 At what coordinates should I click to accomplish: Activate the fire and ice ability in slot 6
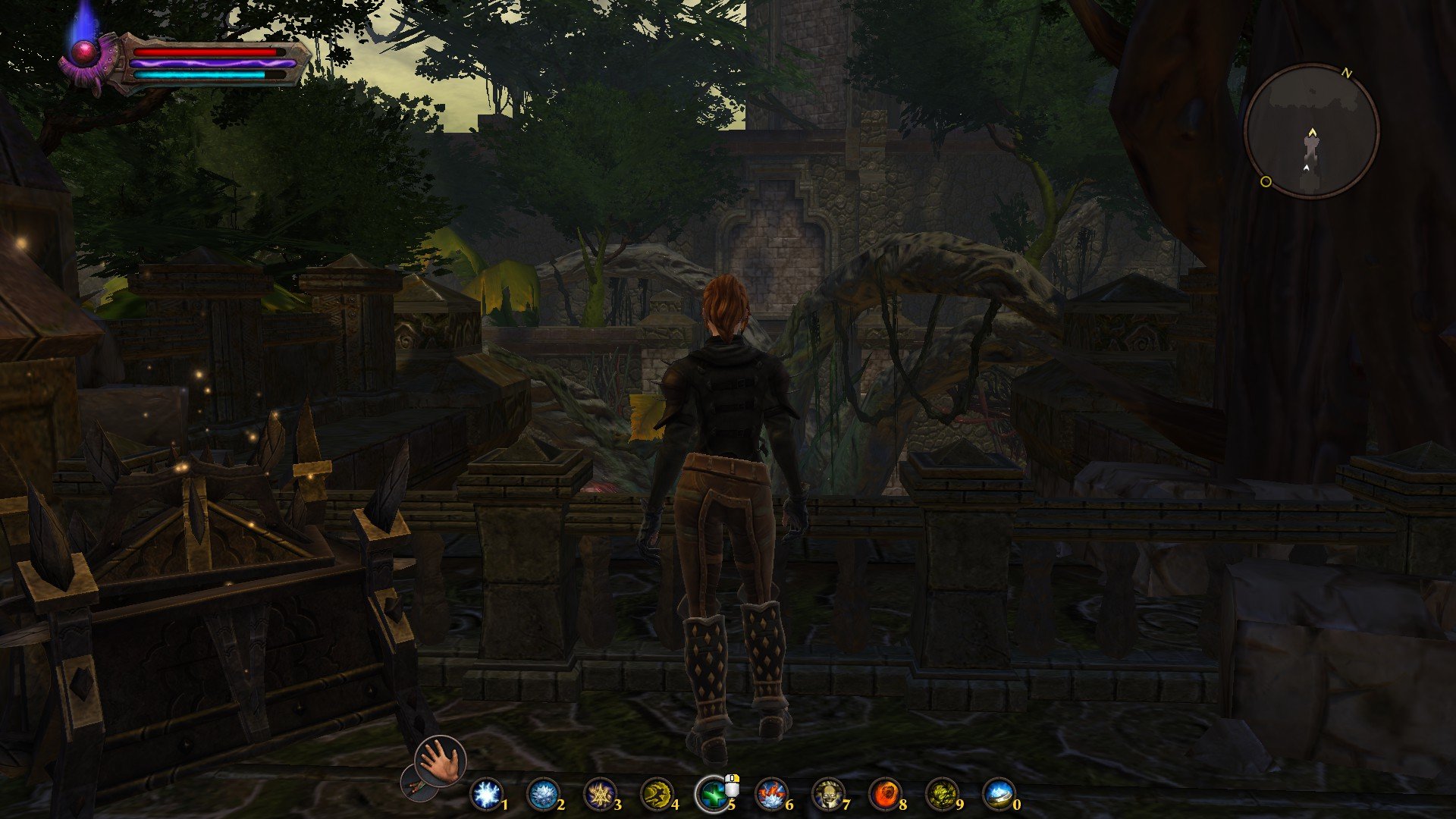(770, 795)
